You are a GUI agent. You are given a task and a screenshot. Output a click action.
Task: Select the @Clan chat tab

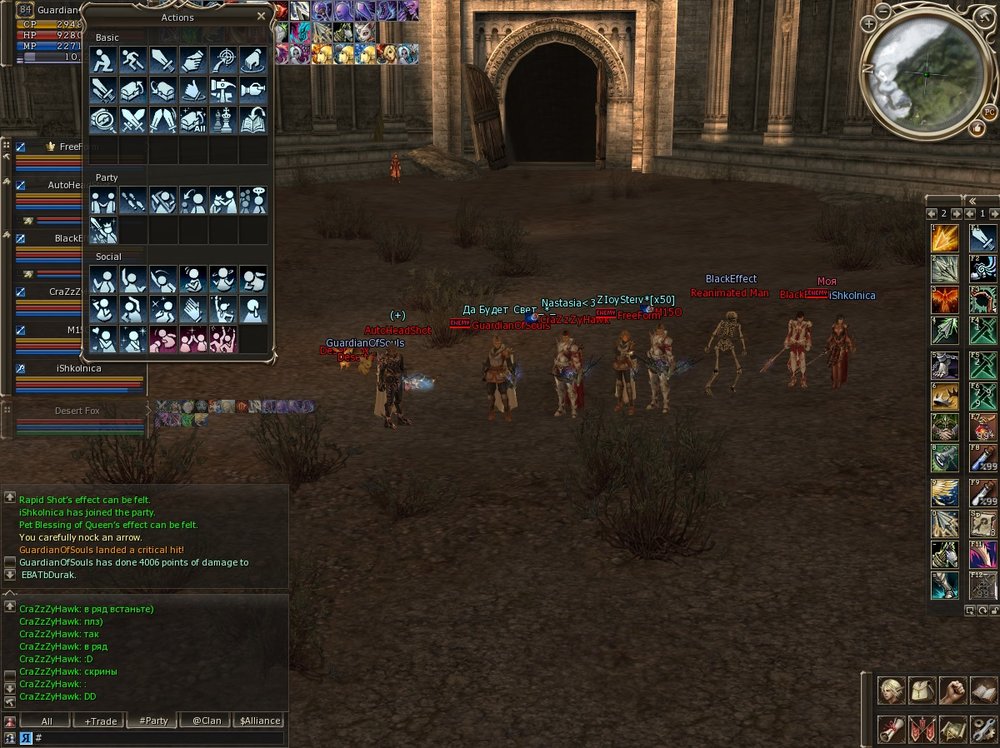[x=206, y=720]
